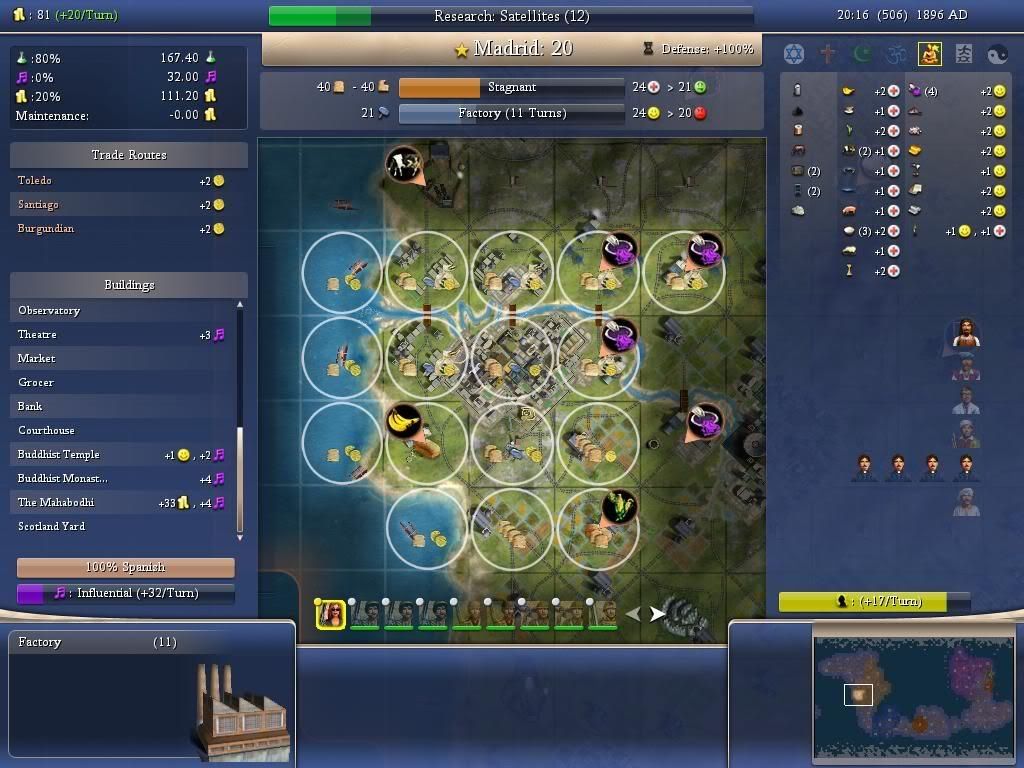Click the great person points bar
This screenshot has width=1024, height=768.
(875, 601)
